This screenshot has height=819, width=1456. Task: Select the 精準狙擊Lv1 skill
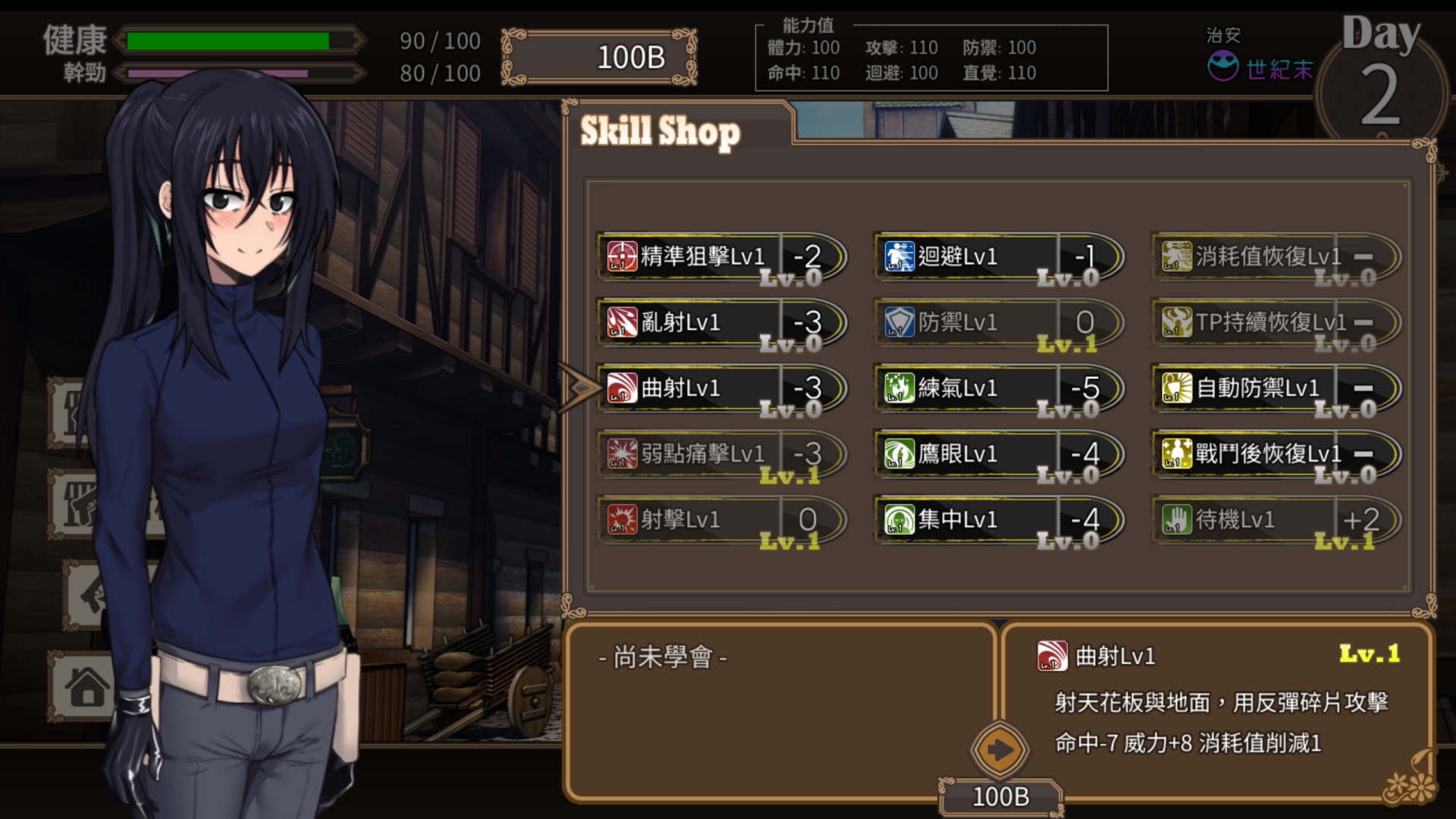point(720,257)
